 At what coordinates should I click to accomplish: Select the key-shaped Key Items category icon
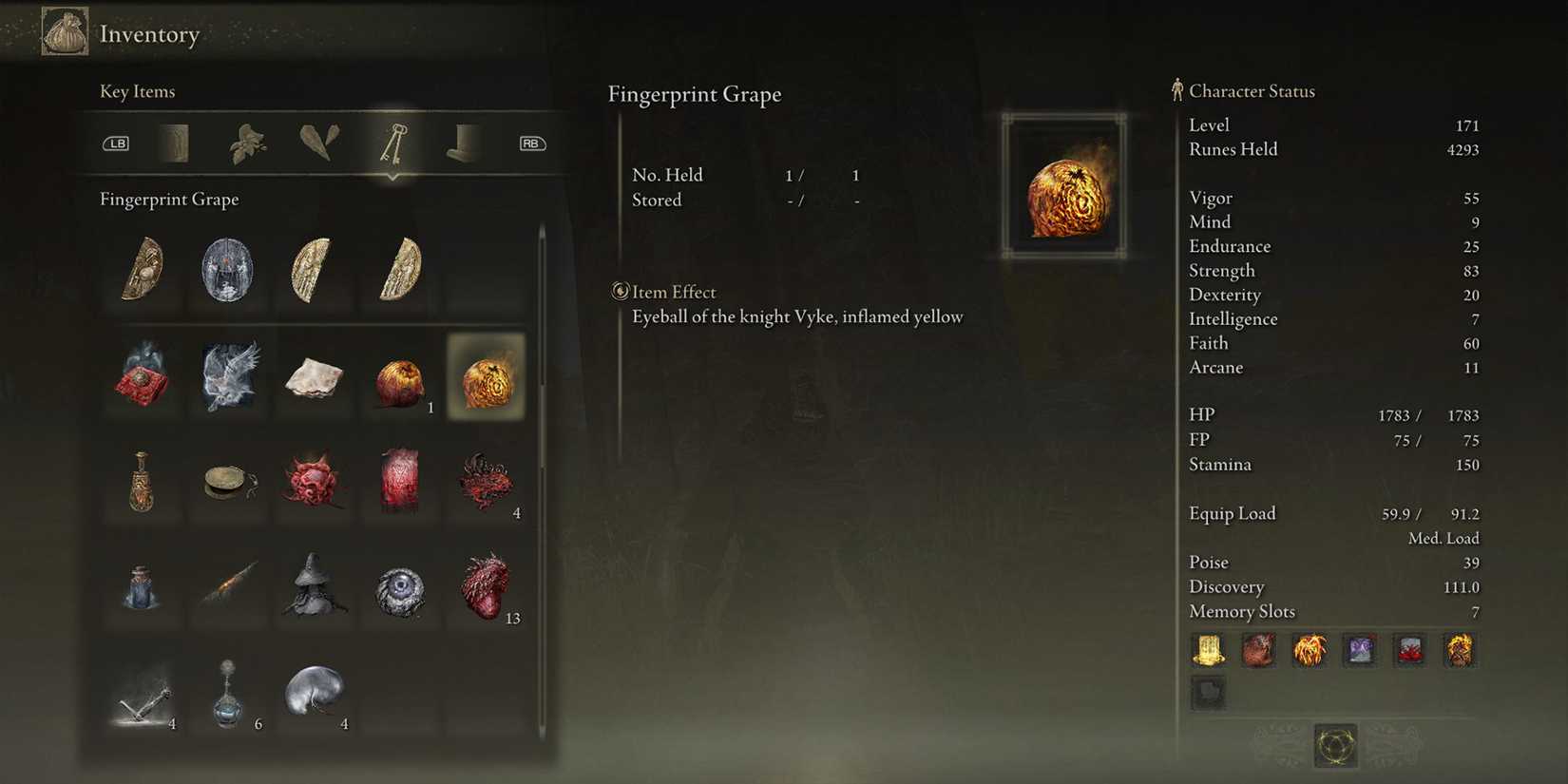pos(392,143)
